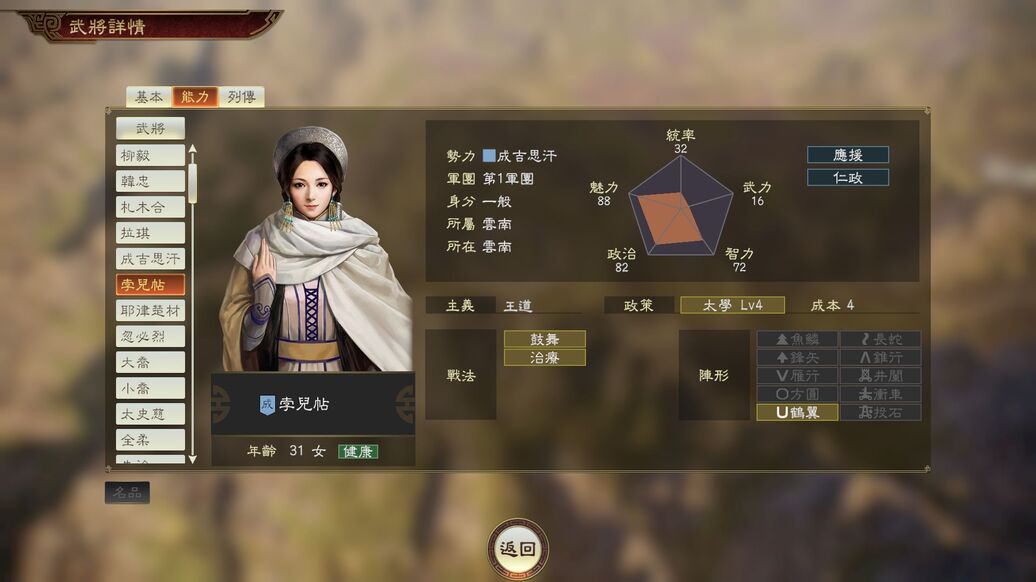Image resolution: width=1036 pixels, height=582 pixels.
Task: Pick officer 札木合 from the list
Action: (x=150, y=207)
